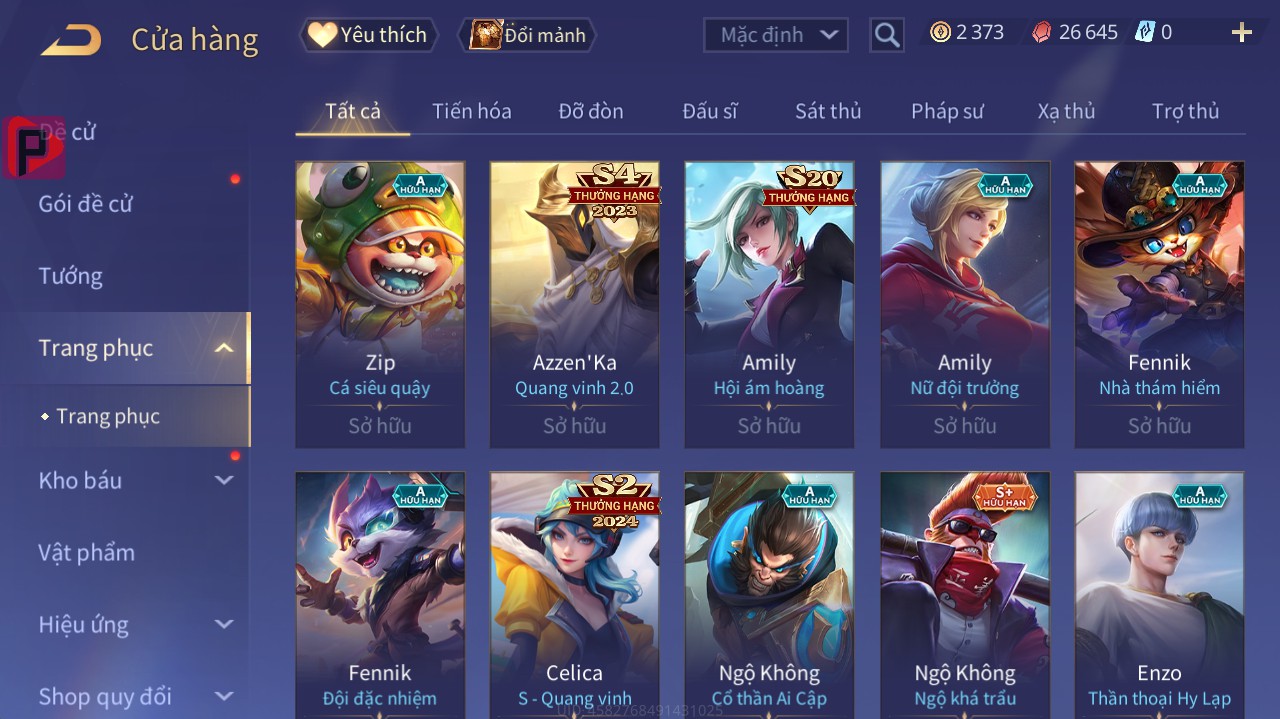Show the Sát thủ skins tab

coord(827,111)
